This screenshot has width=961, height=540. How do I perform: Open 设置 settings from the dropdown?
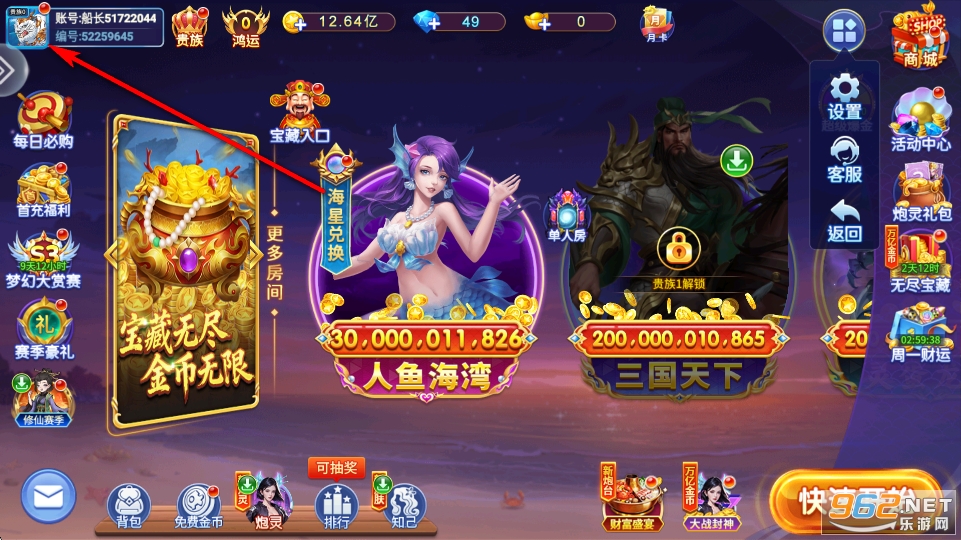point(845,96)
